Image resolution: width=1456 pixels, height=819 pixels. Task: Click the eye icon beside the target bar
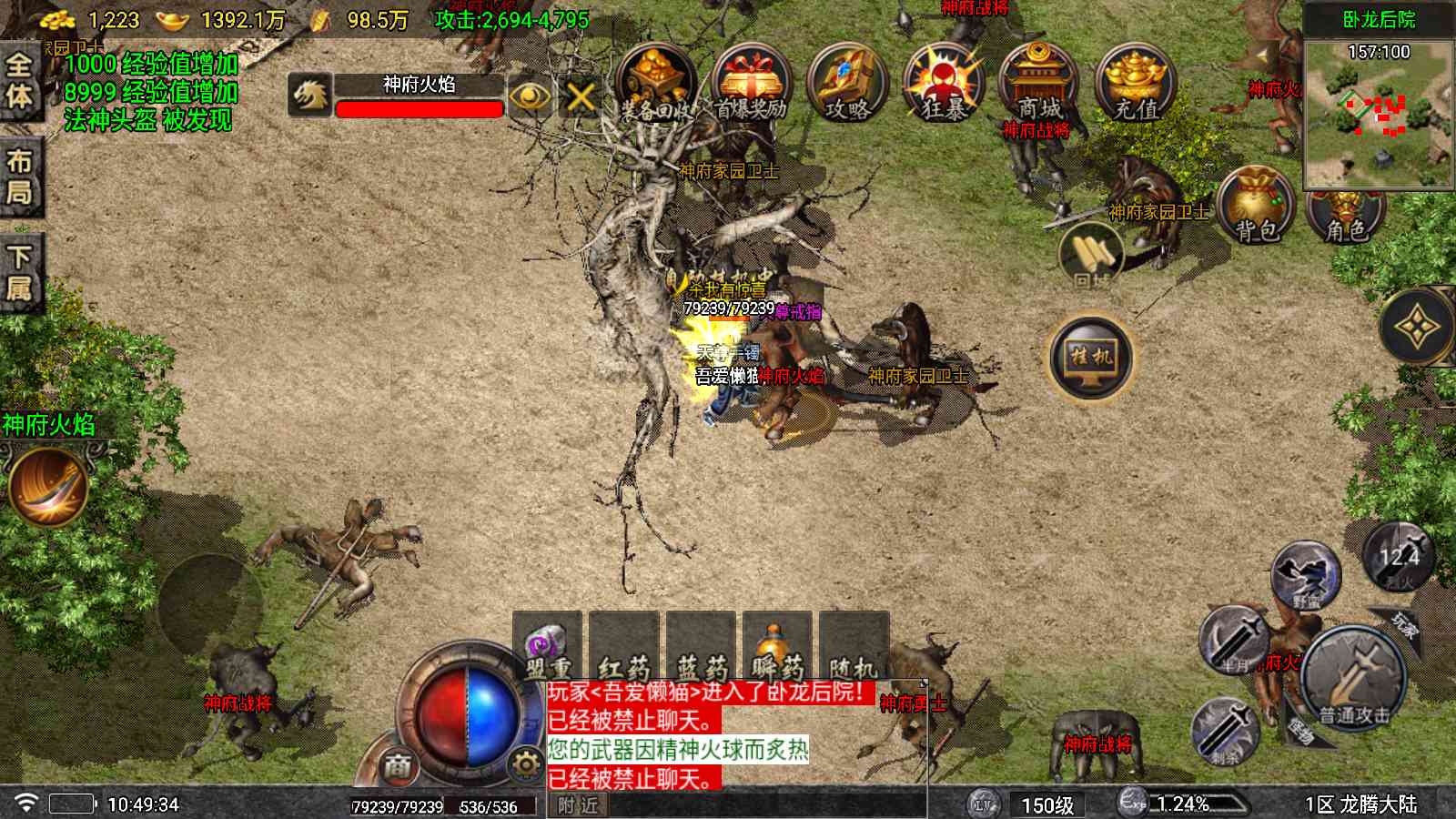pyautogui.click(x=531, y=96)
